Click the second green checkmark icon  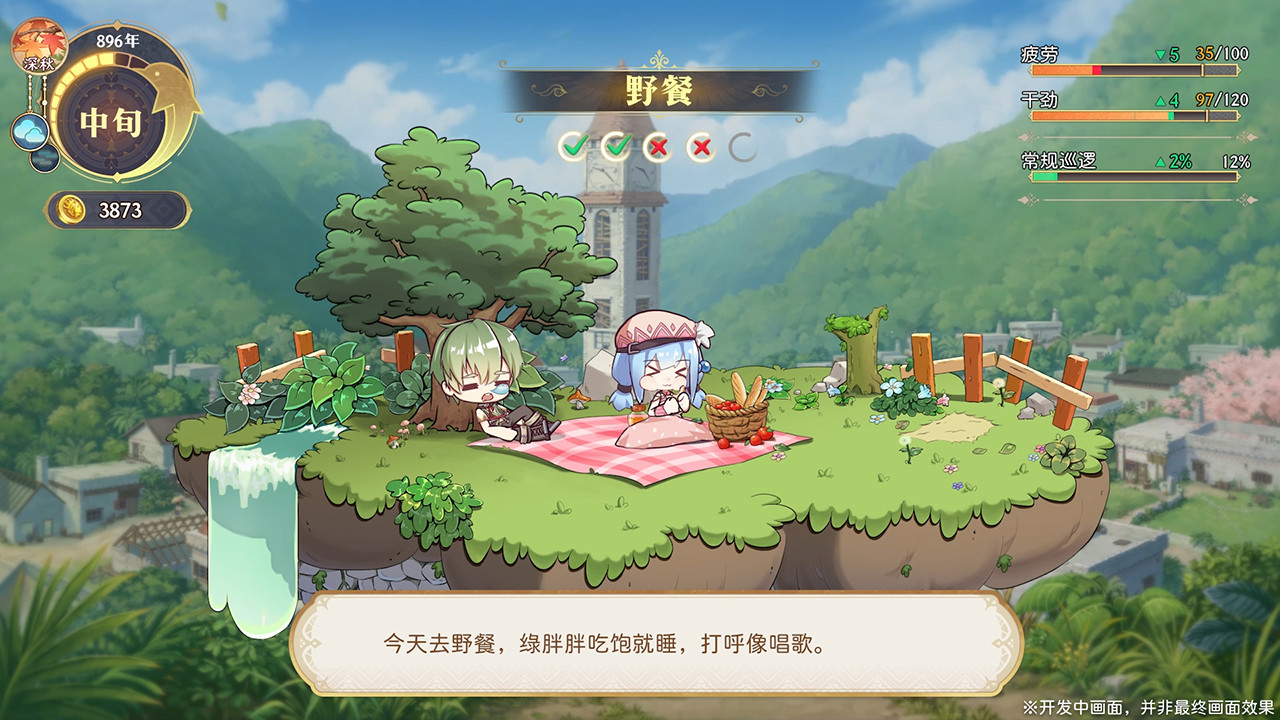click(617, 143)
